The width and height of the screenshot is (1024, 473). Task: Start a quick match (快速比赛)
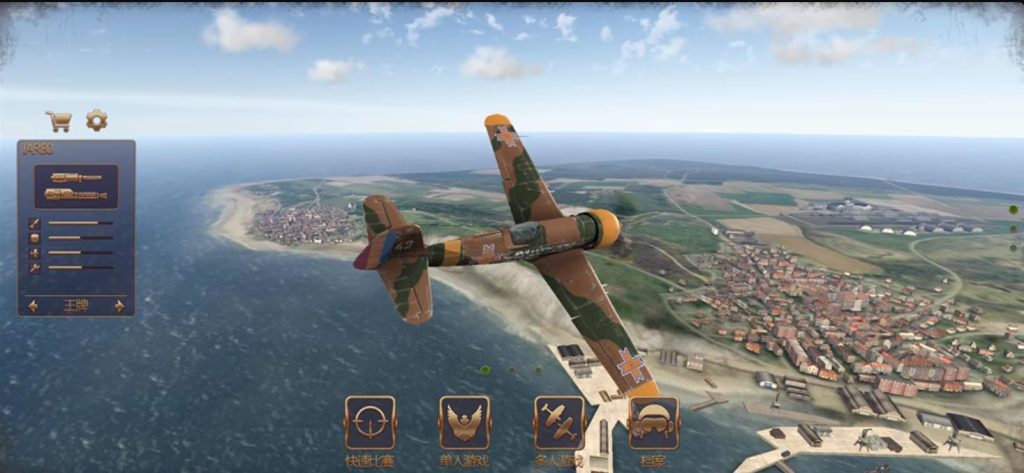[x=370, y=423]
